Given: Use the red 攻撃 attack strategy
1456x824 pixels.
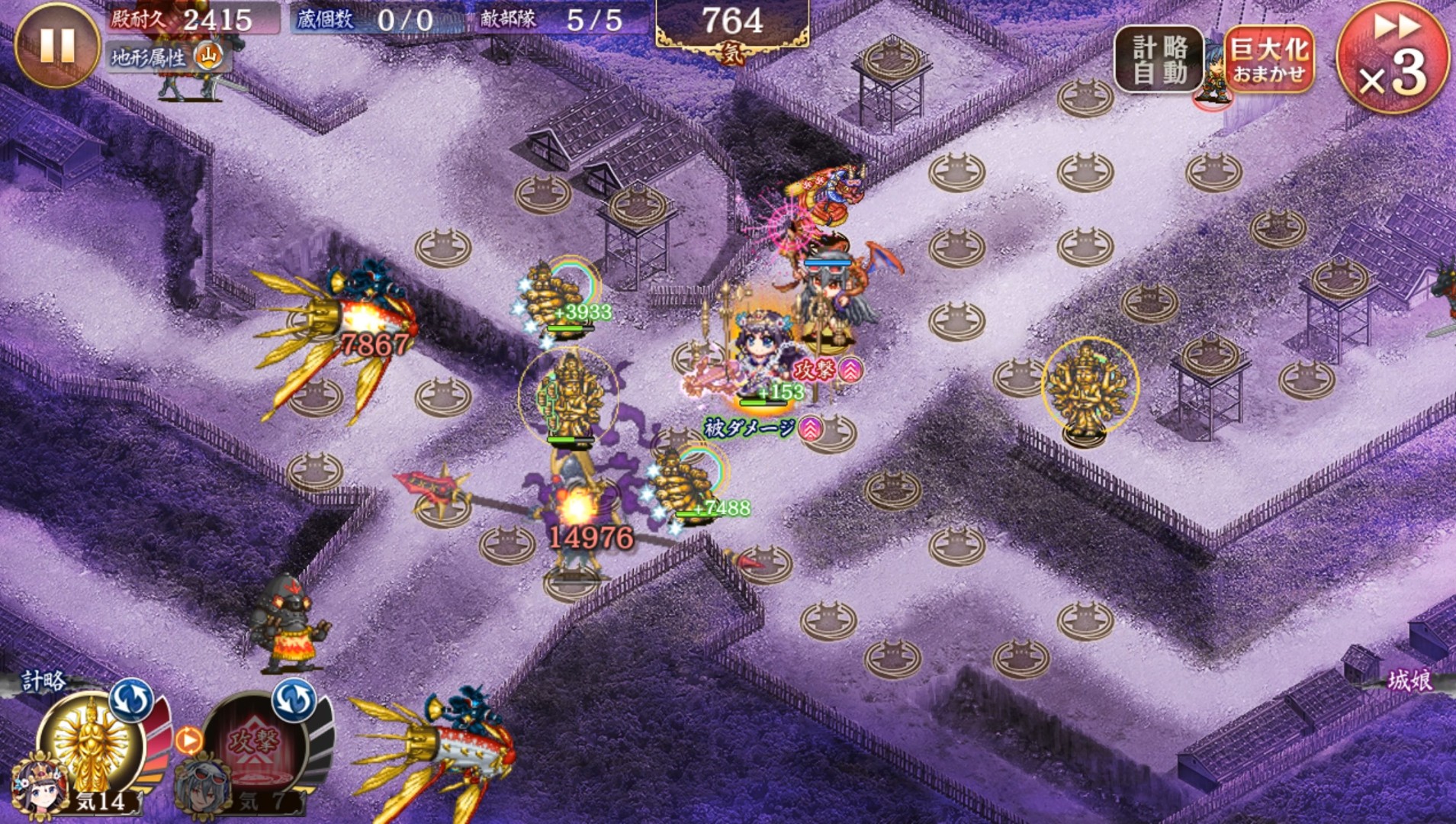Looking at the screenshot, I should point(256,744).
